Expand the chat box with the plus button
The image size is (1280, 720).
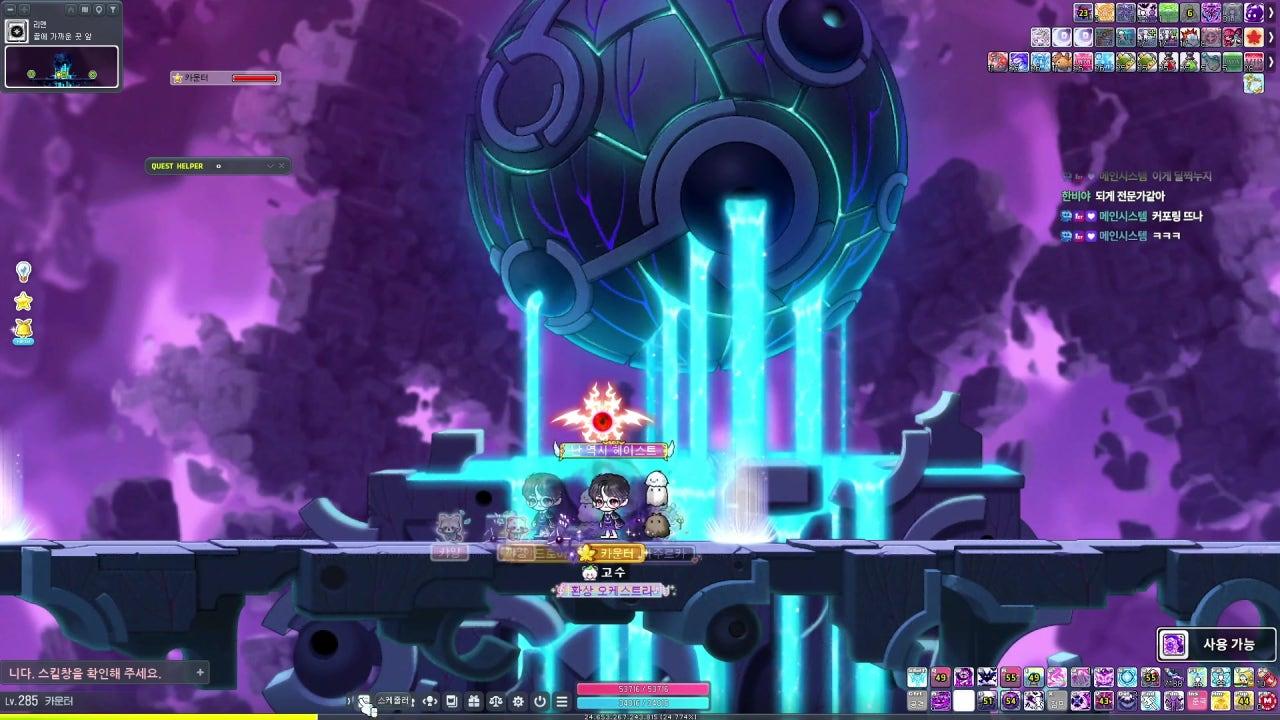click(200, 673)
